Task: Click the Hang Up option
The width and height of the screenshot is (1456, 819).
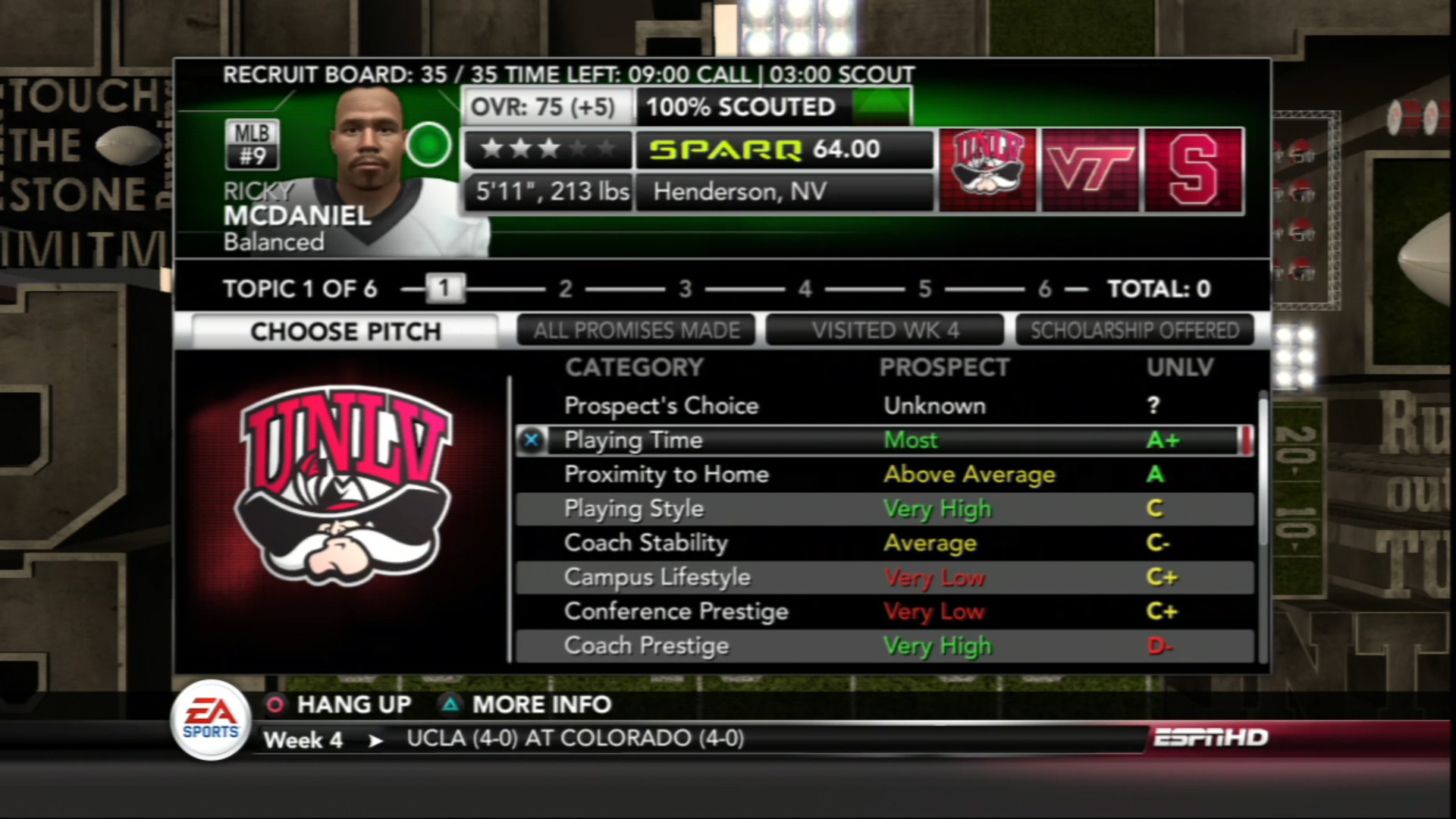Action: point(339,704)
